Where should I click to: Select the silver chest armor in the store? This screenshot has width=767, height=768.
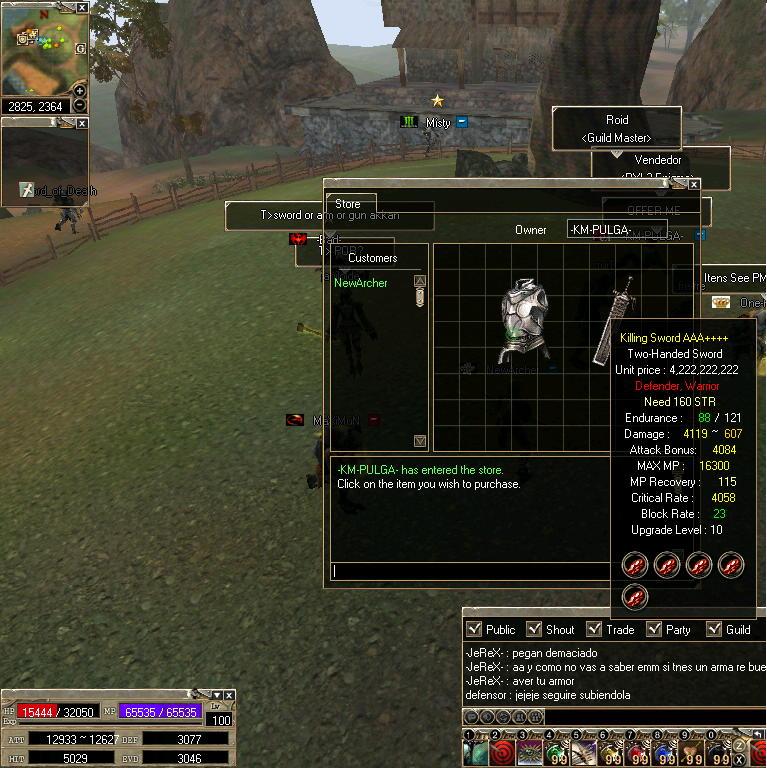point(525,319)
